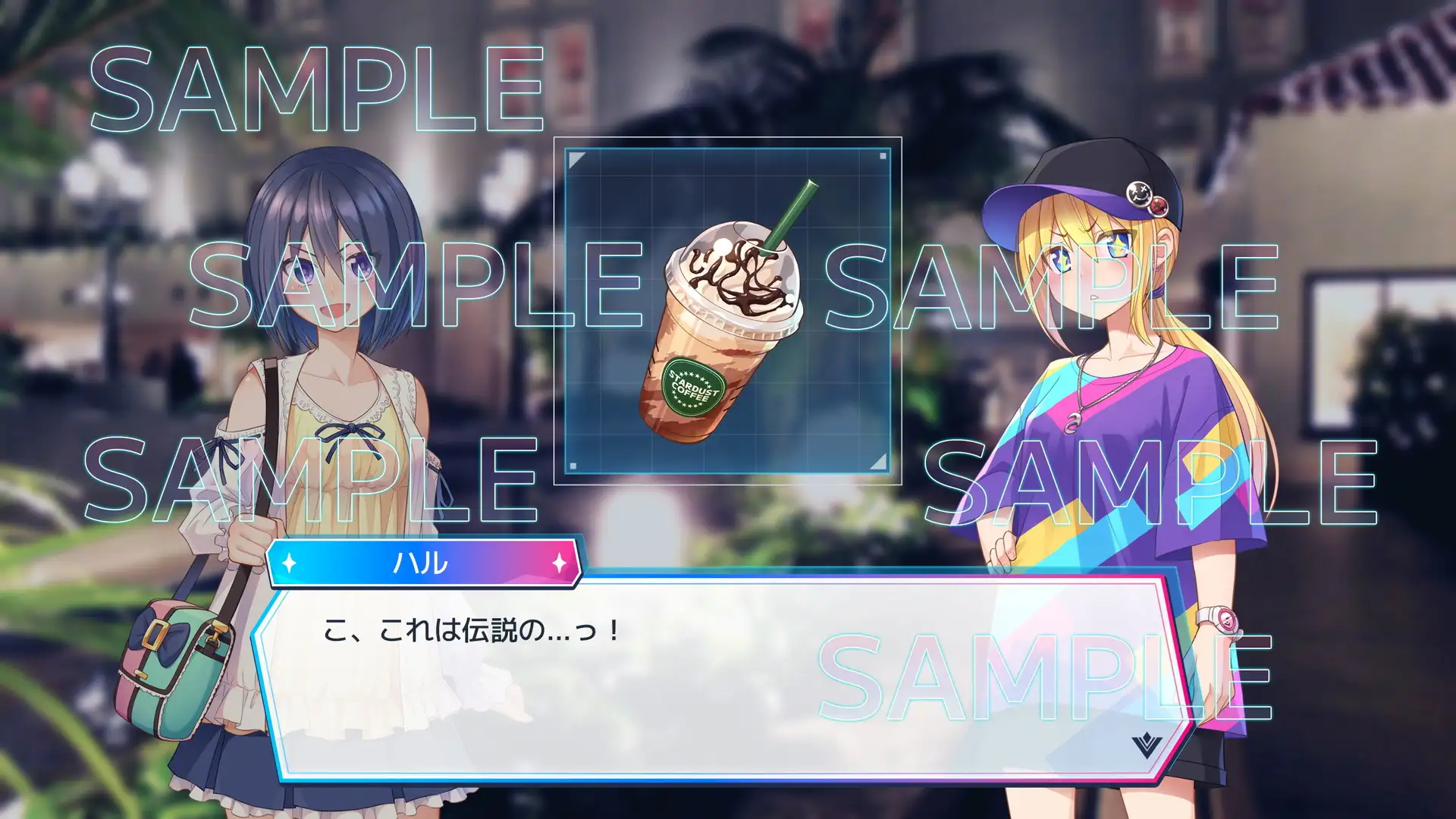Click the square marker bottom-left of item frame
Image resolution: width=1456 pixels, height=819 pixels.
573,464
